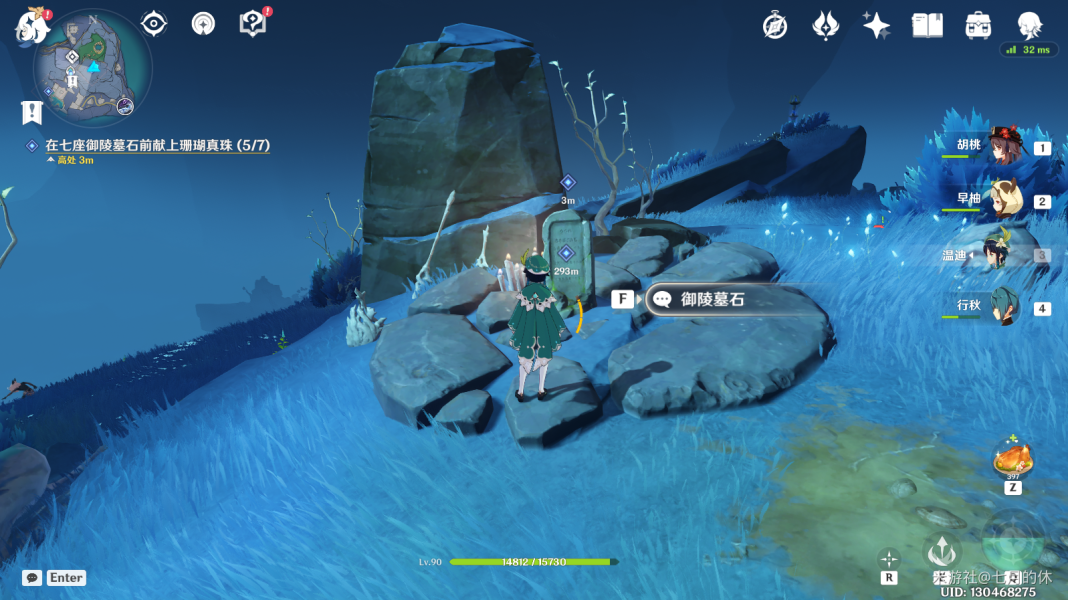Open the quest navigation eye icon
Image resolution: width=1068 pixels, height=600 pixels.
click(153, 23)
